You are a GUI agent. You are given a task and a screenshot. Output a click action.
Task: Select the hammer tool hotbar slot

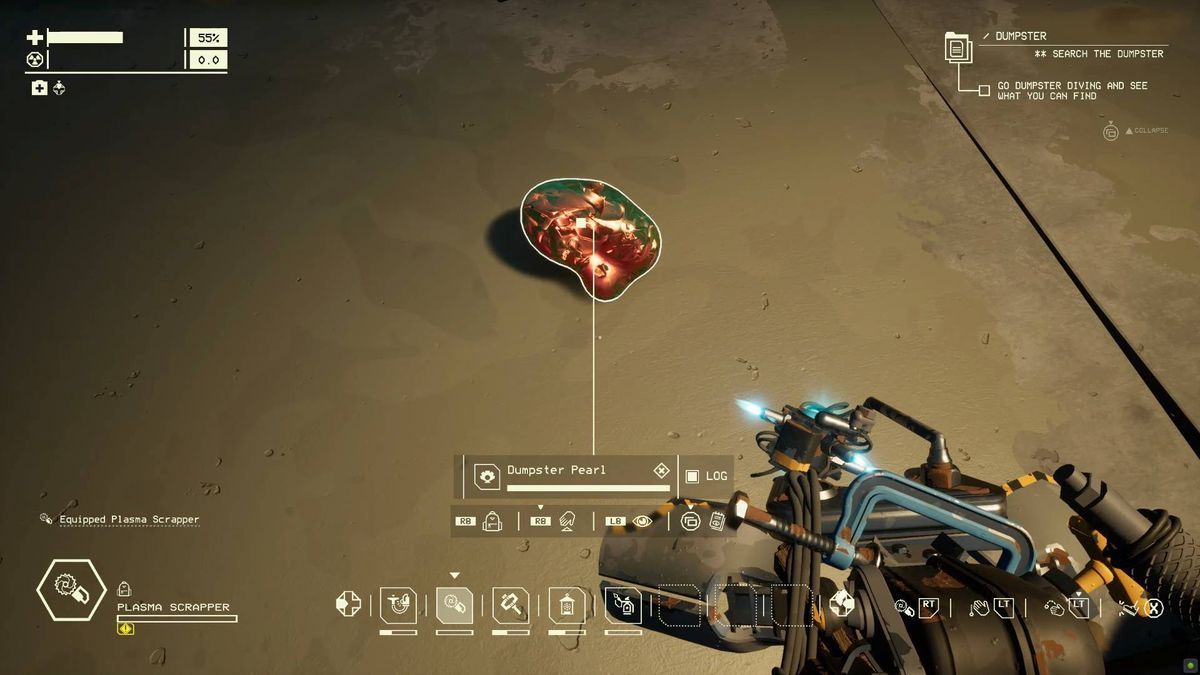pyautogui.click(x=511, y=605)
